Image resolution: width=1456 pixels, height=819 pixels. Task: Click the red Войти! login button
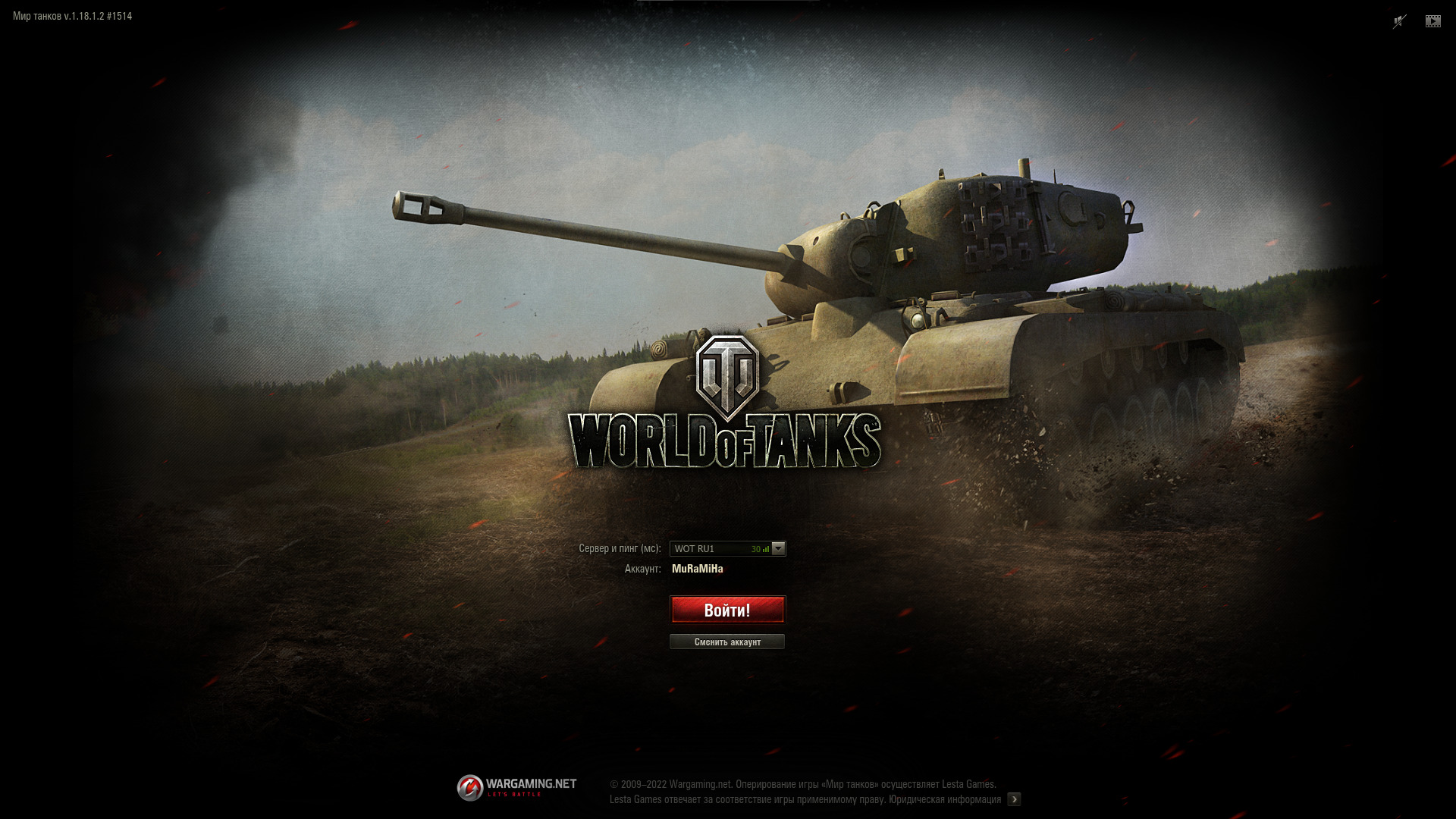point(727,610)
